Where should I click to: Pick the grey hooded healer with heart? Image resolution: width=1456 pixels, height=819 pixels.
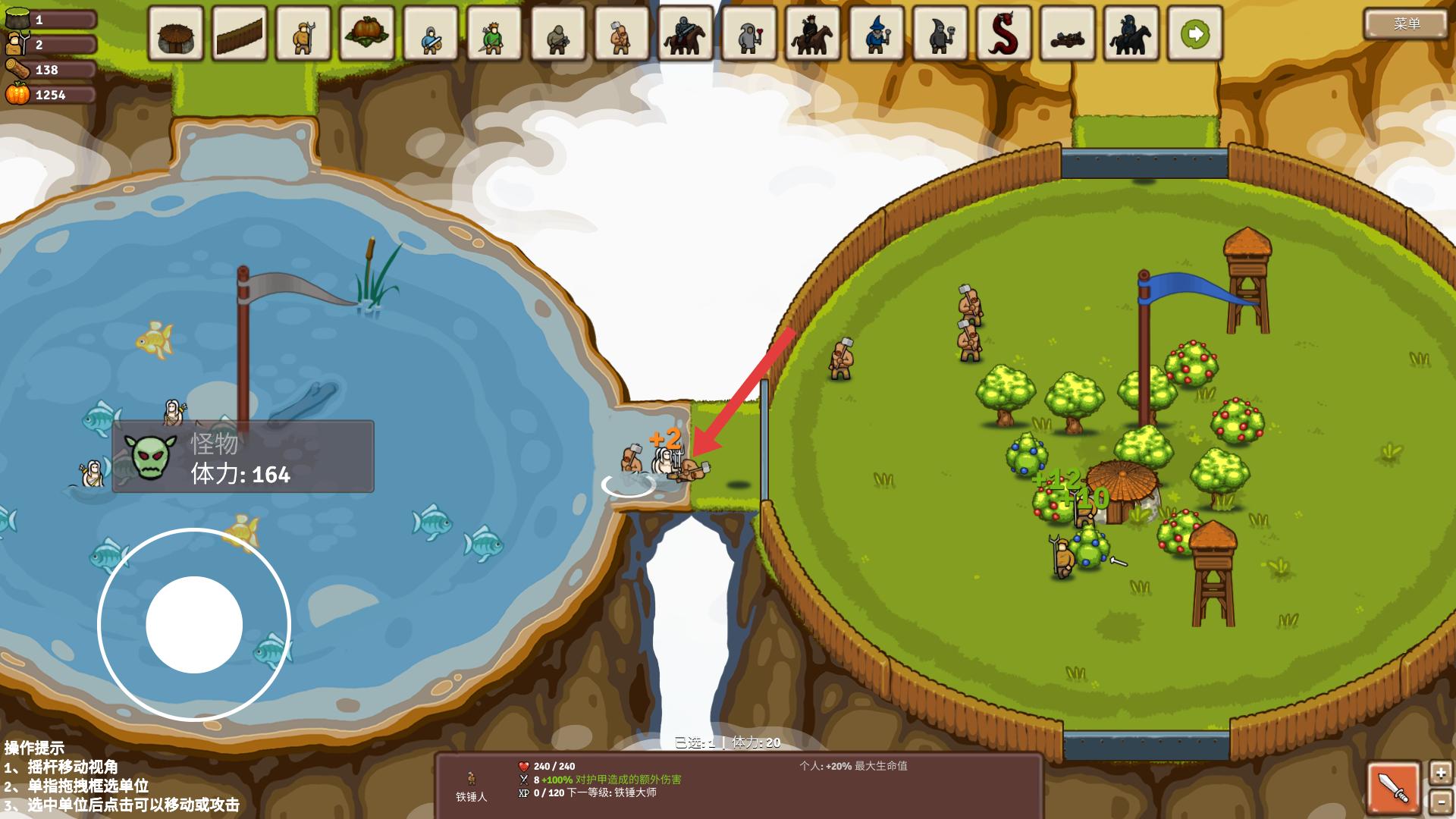(749, 34)
